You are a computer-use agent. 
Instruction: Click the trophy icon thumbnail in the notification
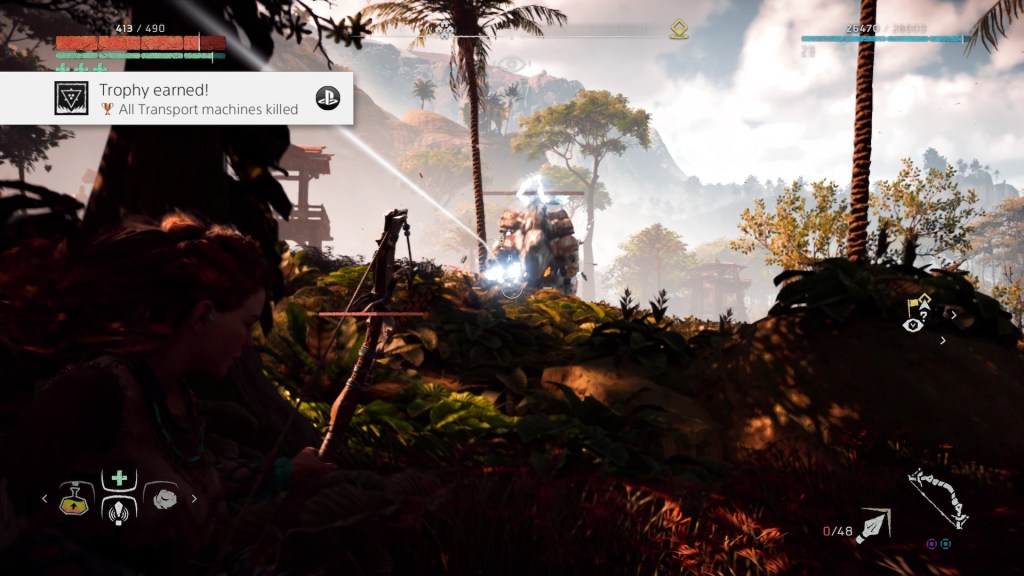tap(71, 98)
